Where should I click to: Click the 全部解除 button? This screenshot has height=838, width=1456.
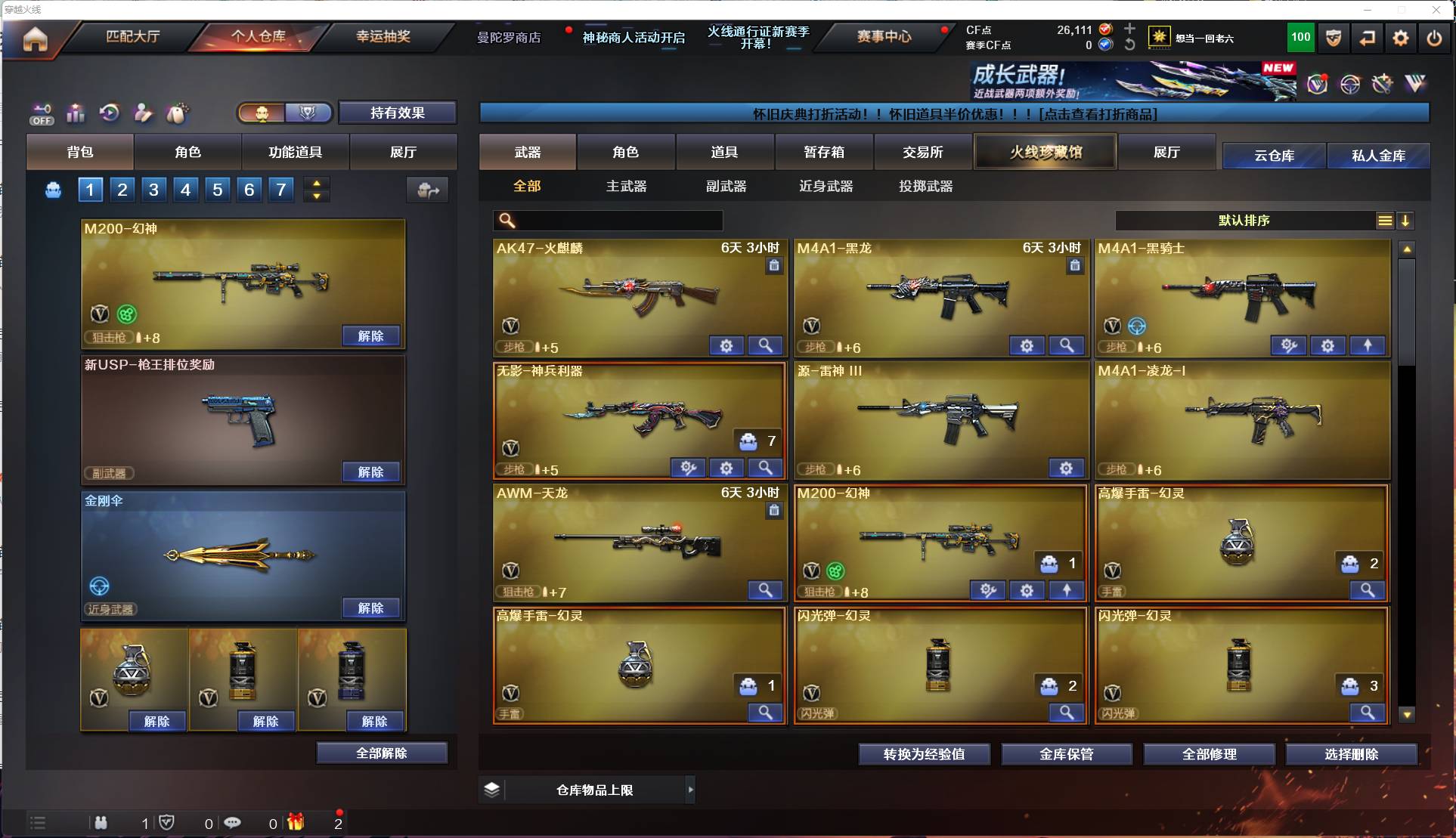click(382, 753)
